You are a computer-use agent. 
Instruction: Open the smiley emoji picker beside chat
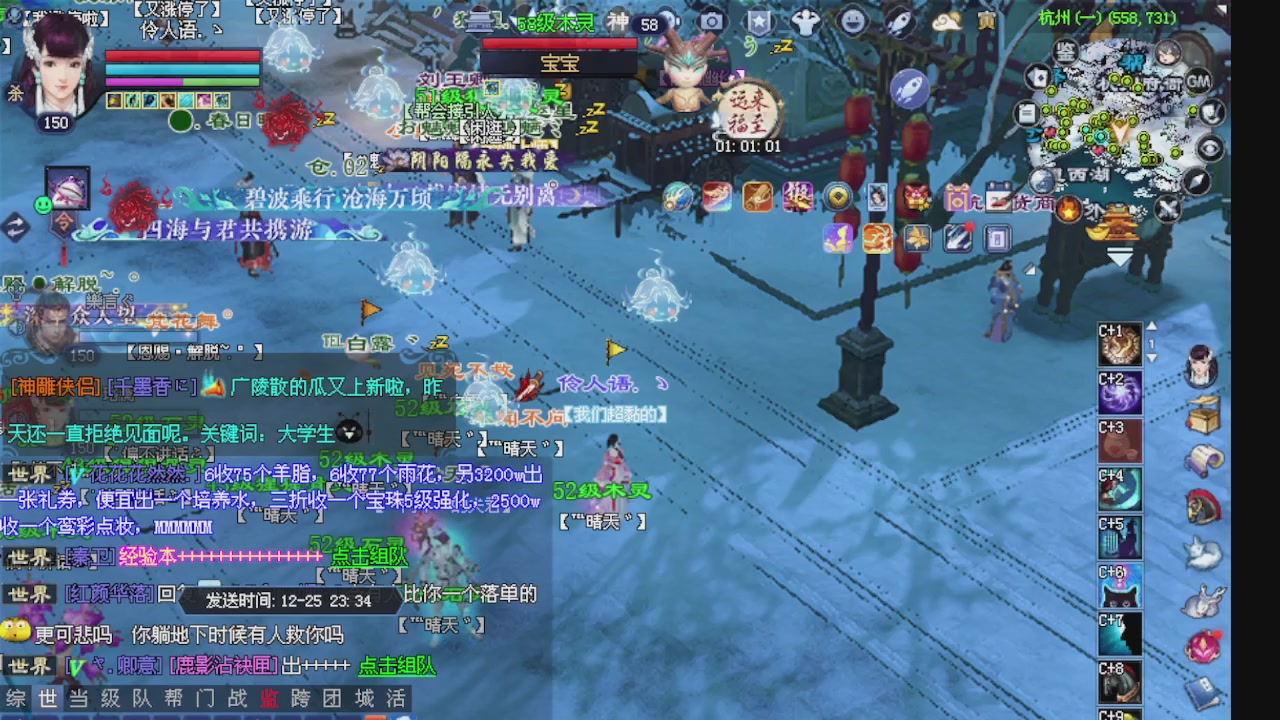pos(42,205)
